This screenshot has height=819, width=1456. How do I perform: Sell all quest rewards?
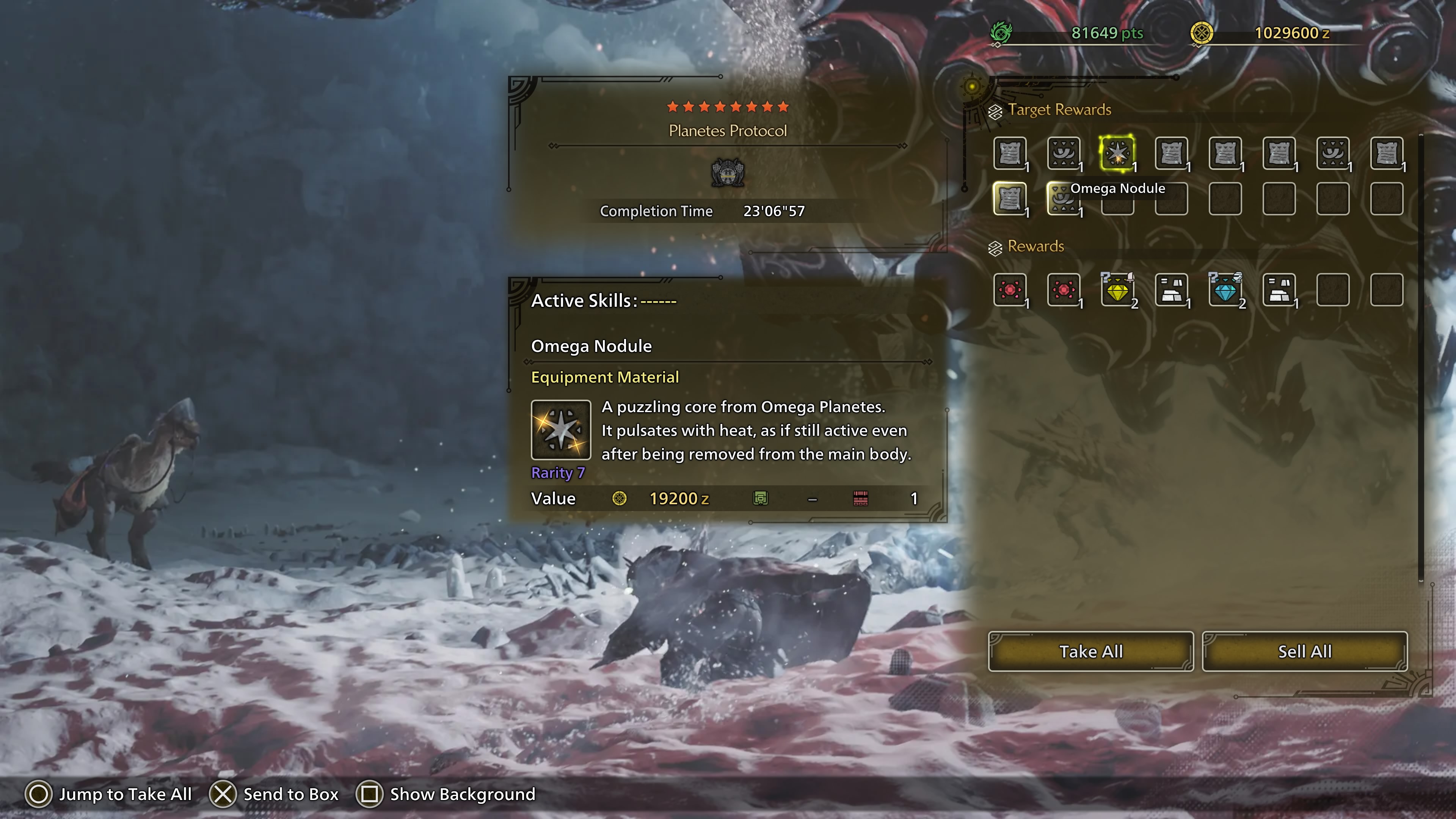coord(1304,651)
